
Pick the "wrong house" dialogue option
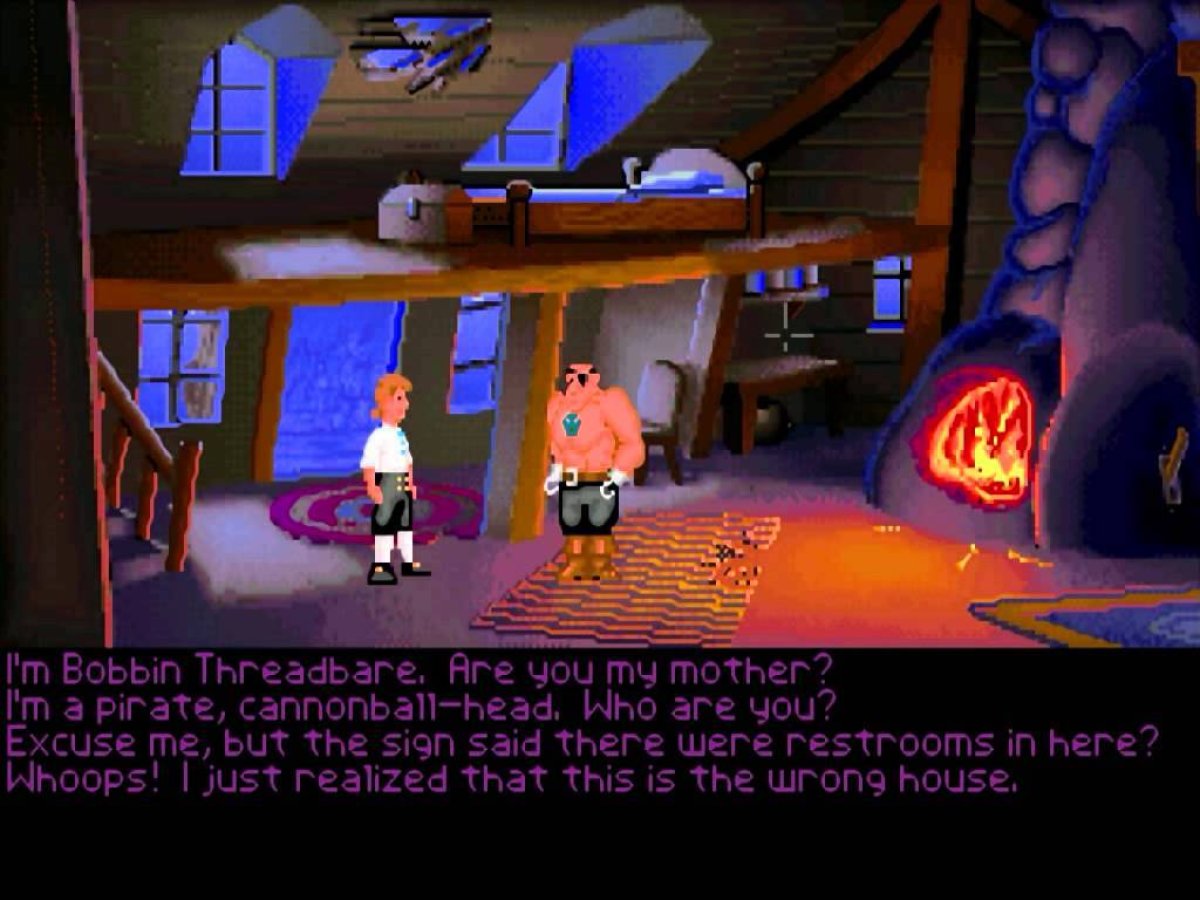point(510,779)
